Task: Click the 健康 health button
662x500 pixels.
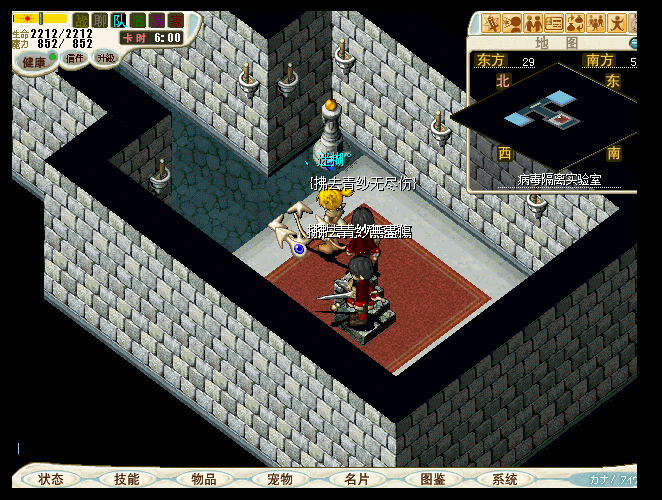Action: pyautogui.click(x=35, y=62)
